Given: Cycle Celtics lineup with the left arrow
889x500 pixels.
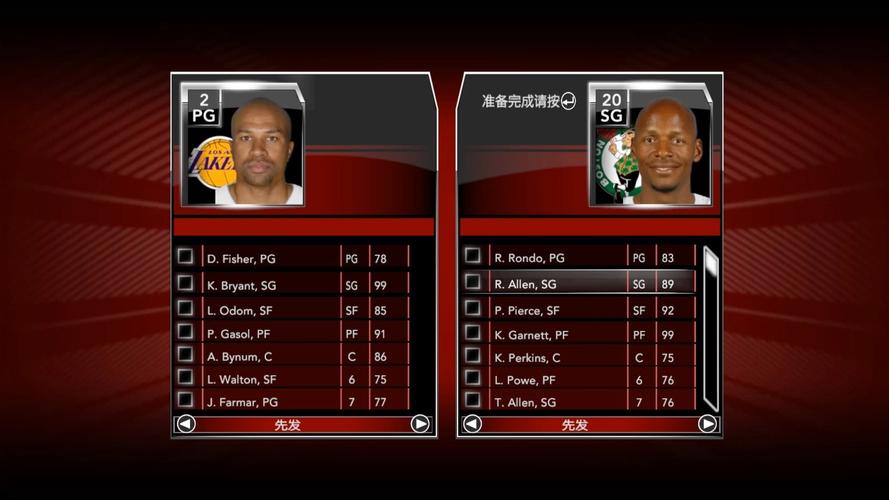Looking at the screenshot, I should (472, 424).
